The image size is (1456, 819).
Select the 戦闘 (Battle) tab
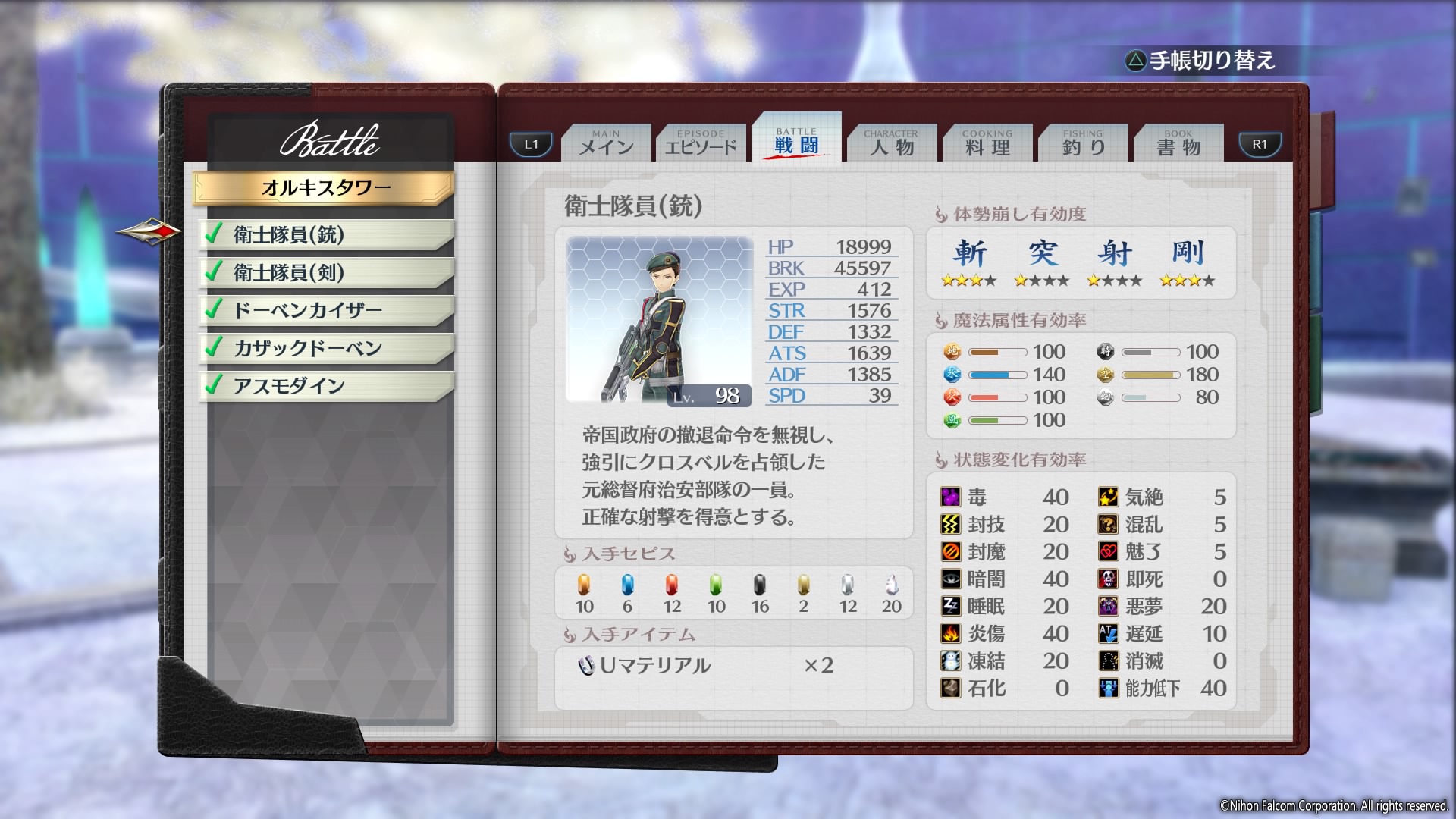796,140
